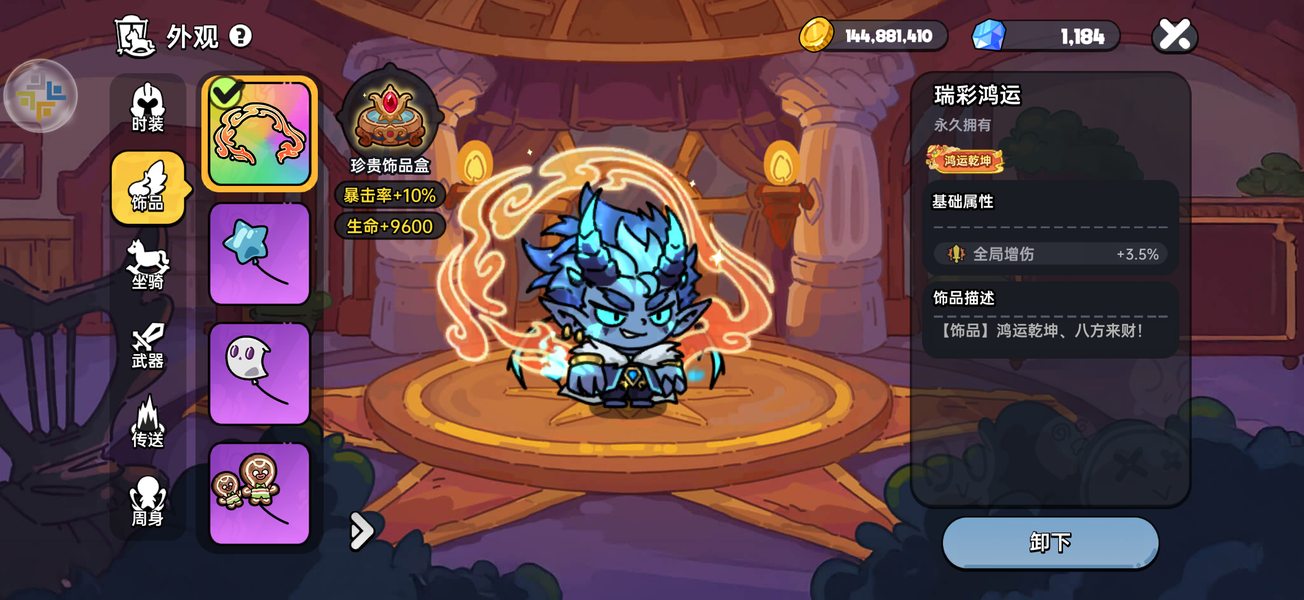Open the floating round overlay button
This screenshot has height=600, width=1304.
click(x=41, y=97)
